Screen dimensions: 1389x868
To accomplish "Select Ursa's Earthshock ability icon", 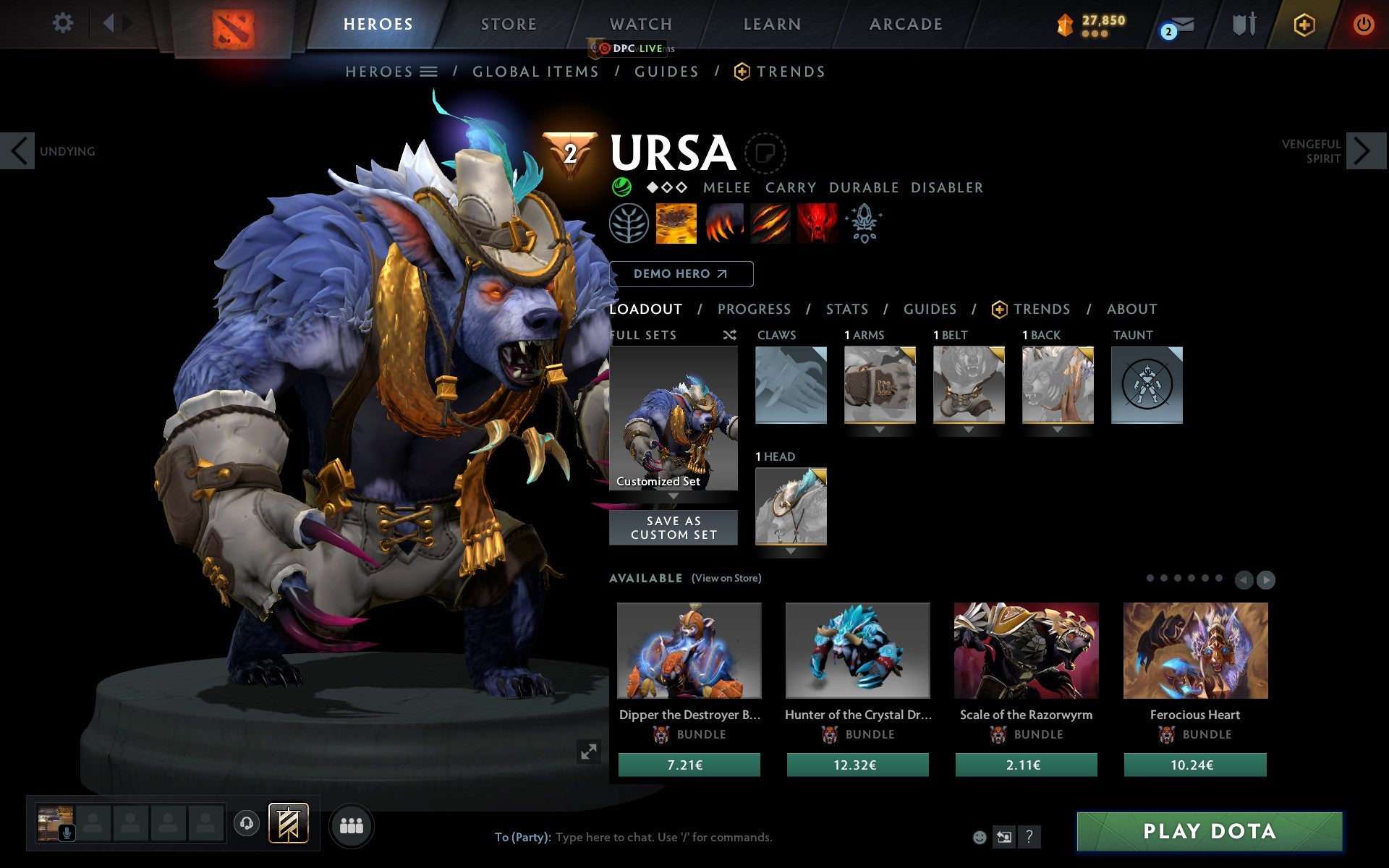I will point(676,224).
